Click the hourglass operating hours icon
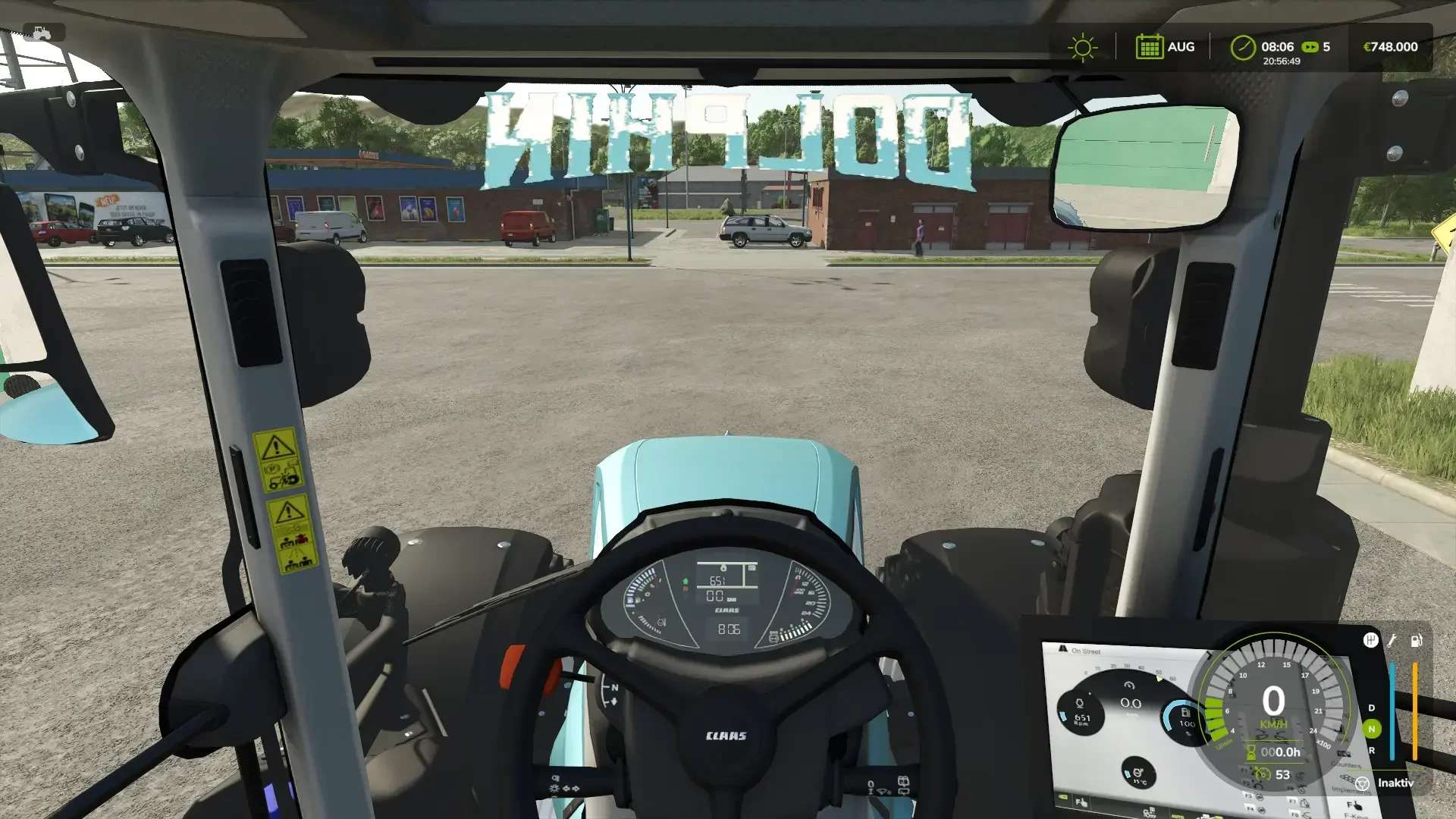This screenshot has width=1456, height=819. pyautogui.click(x=1250, y=752)
